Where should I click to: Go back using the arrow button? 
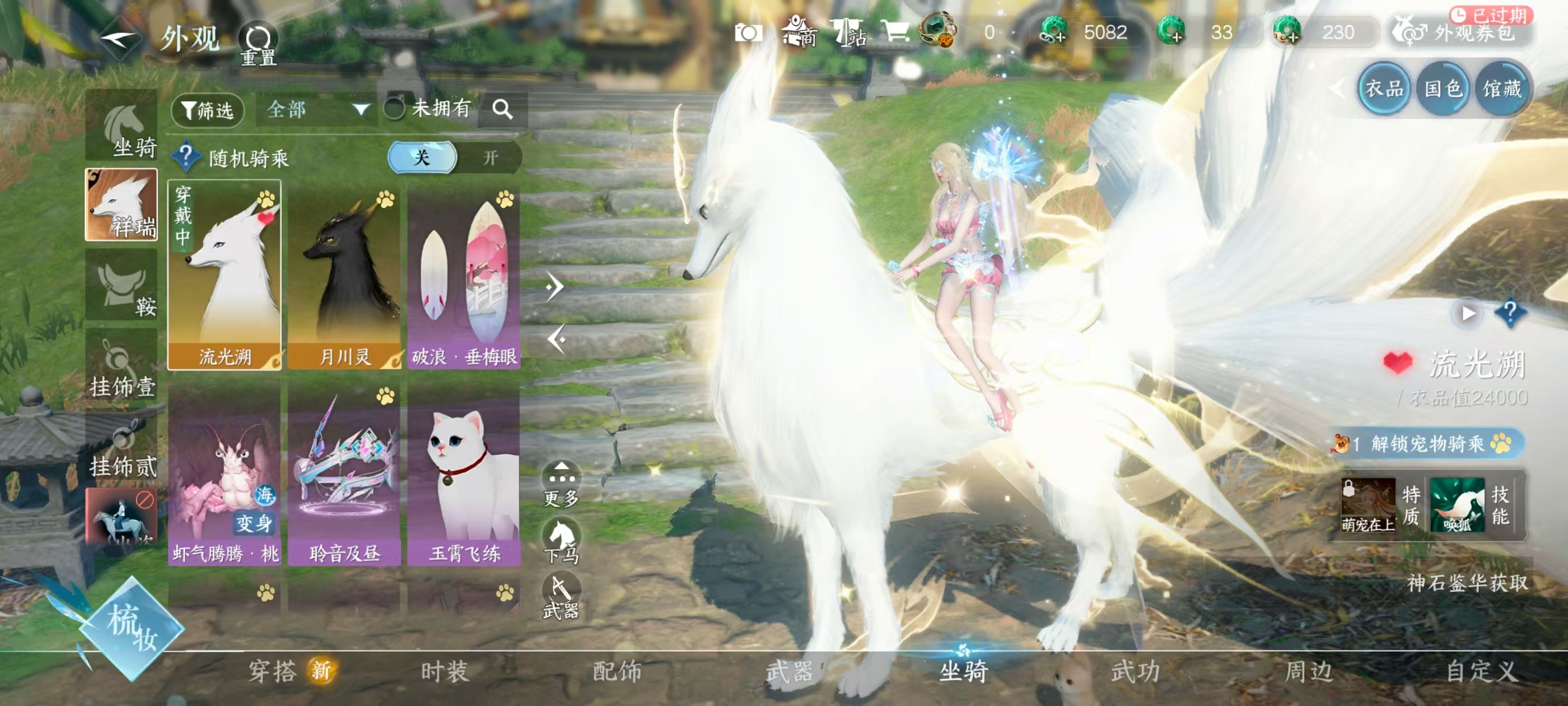(119, 39)
